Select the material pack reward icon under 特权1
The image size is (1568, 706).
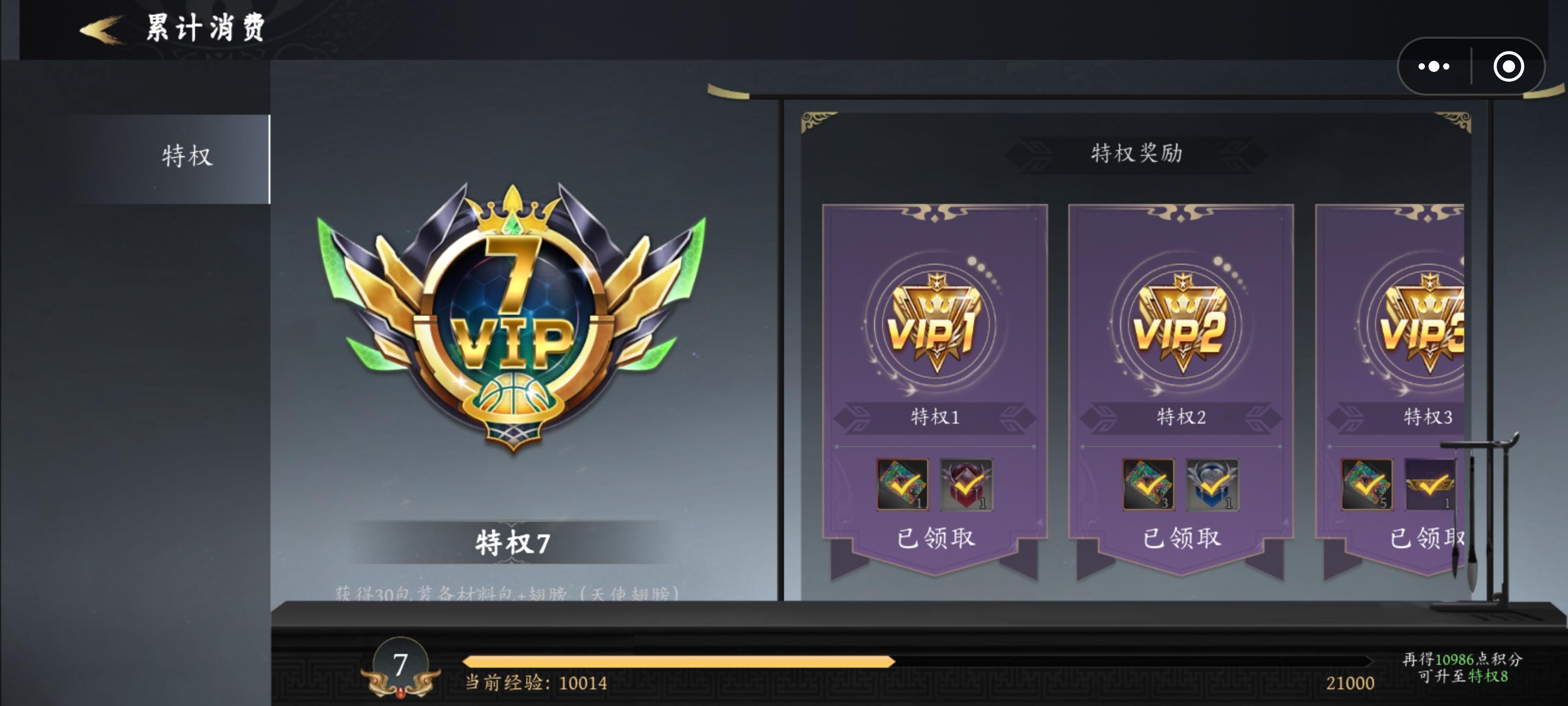(x=902, y=486)
